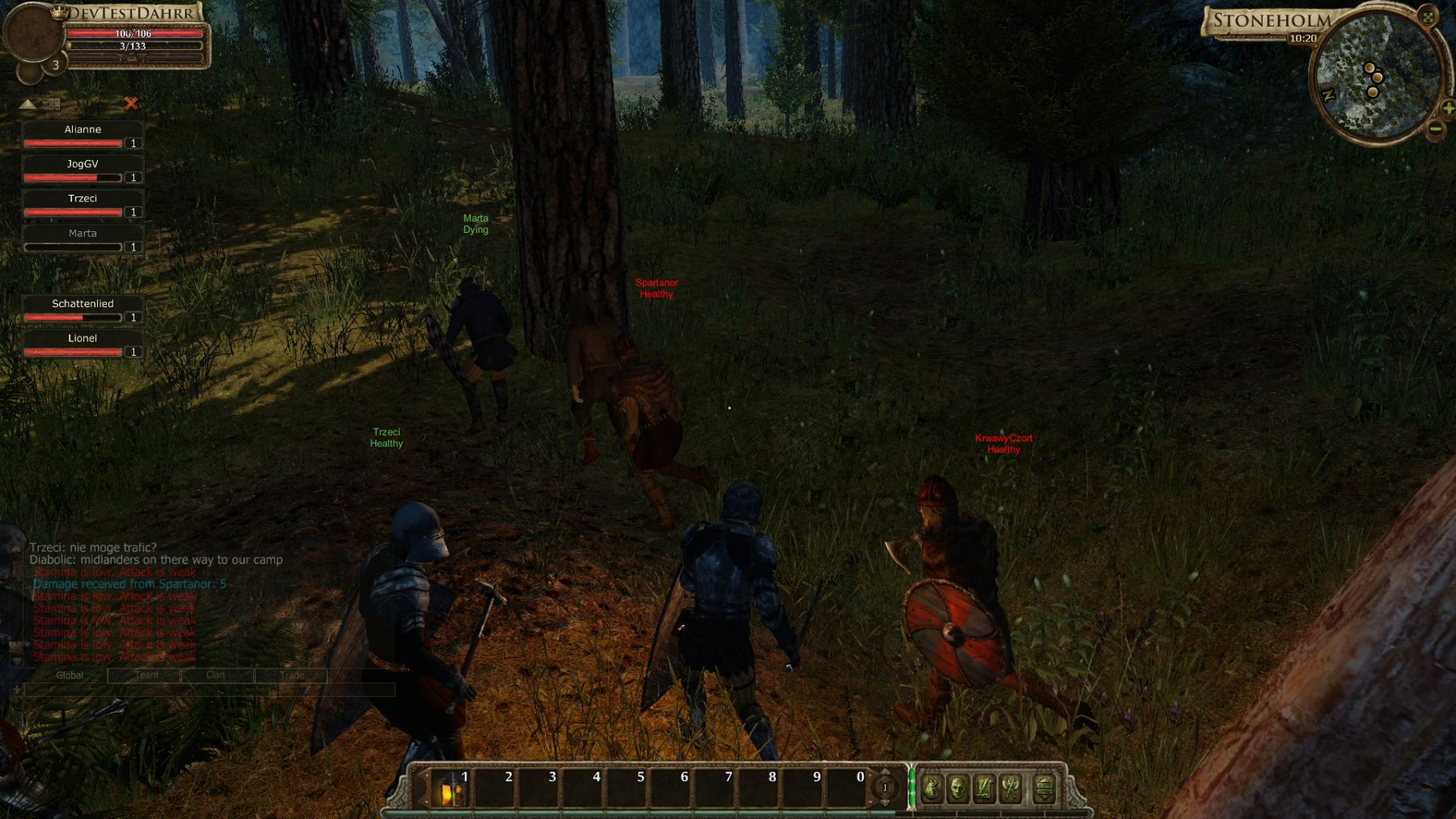Viewport: 1456px width, 819px height.
Task: Collapse the party list with the triangle
Action: tap(28, 104)
